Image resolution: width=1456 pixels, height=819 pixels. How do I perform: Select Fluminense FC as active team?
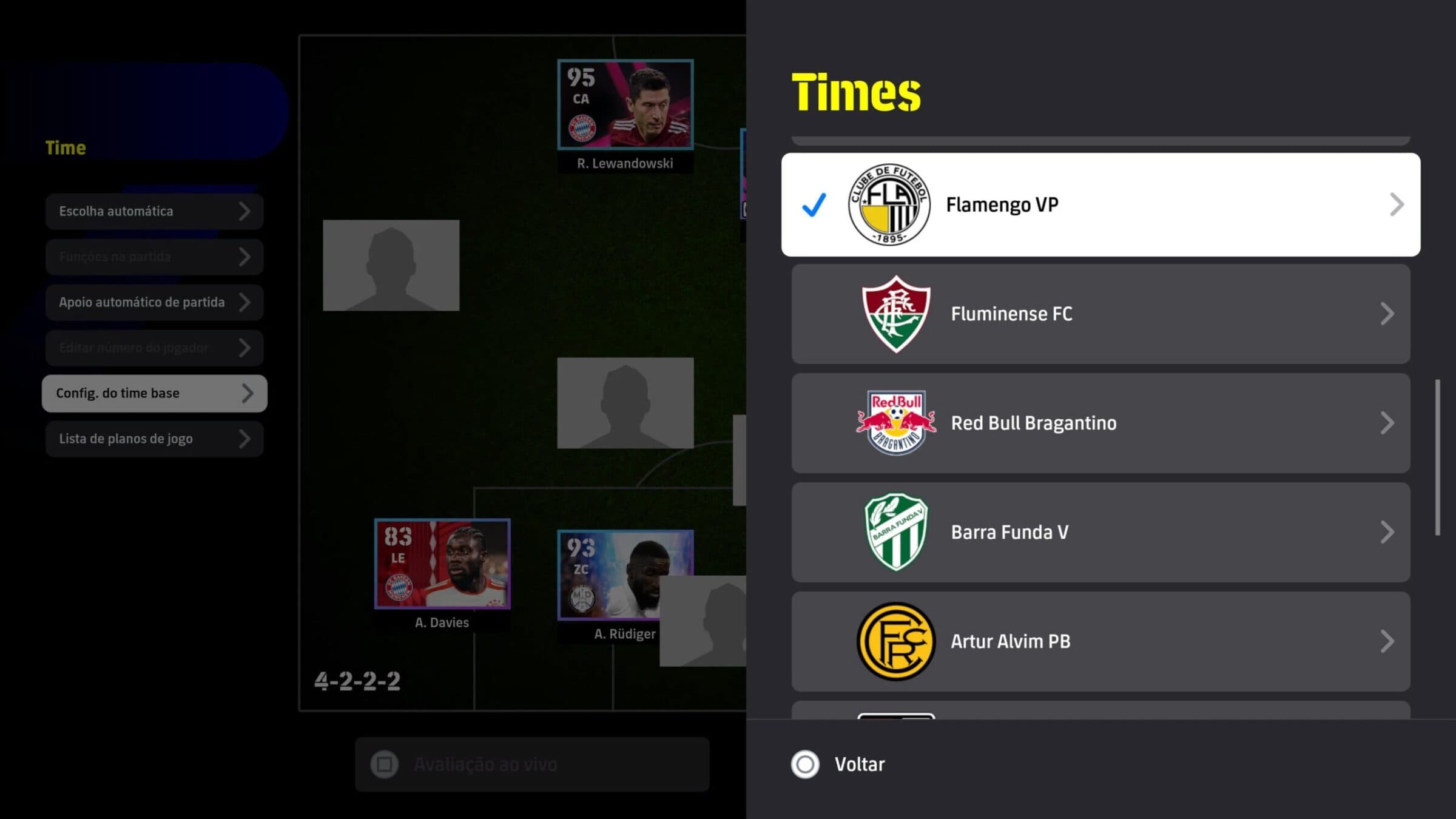[x=1092, y=314]
